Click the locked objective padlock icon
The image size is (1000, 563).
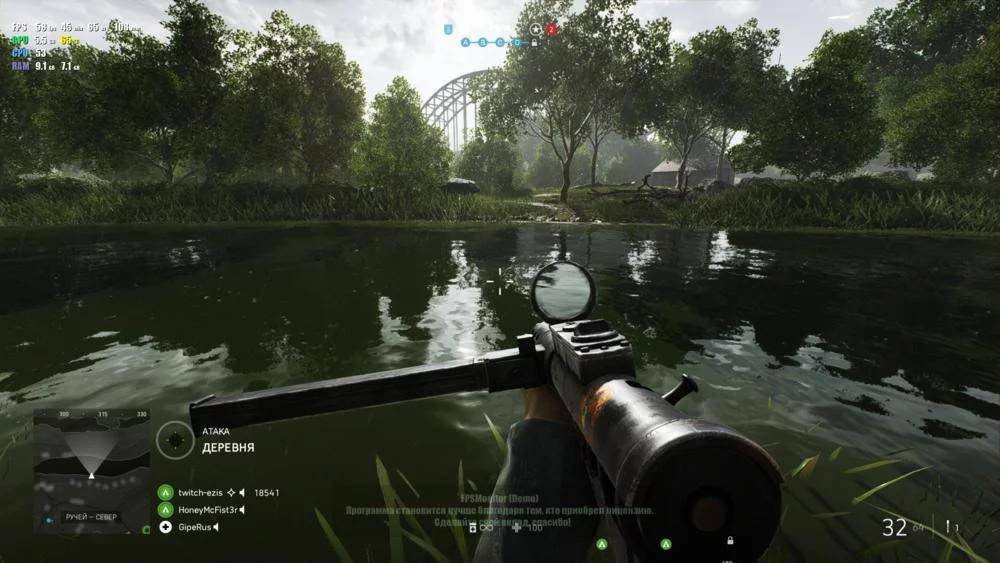(534, 43)
